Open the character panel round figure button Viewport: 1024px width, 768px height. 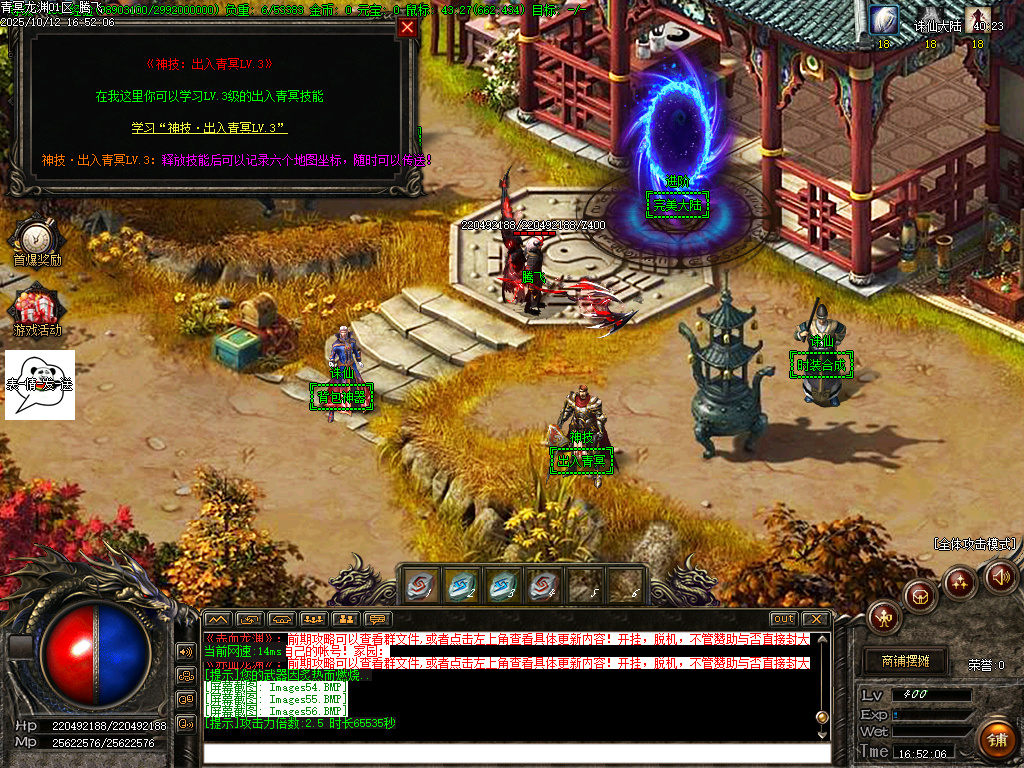pos(884,617)
